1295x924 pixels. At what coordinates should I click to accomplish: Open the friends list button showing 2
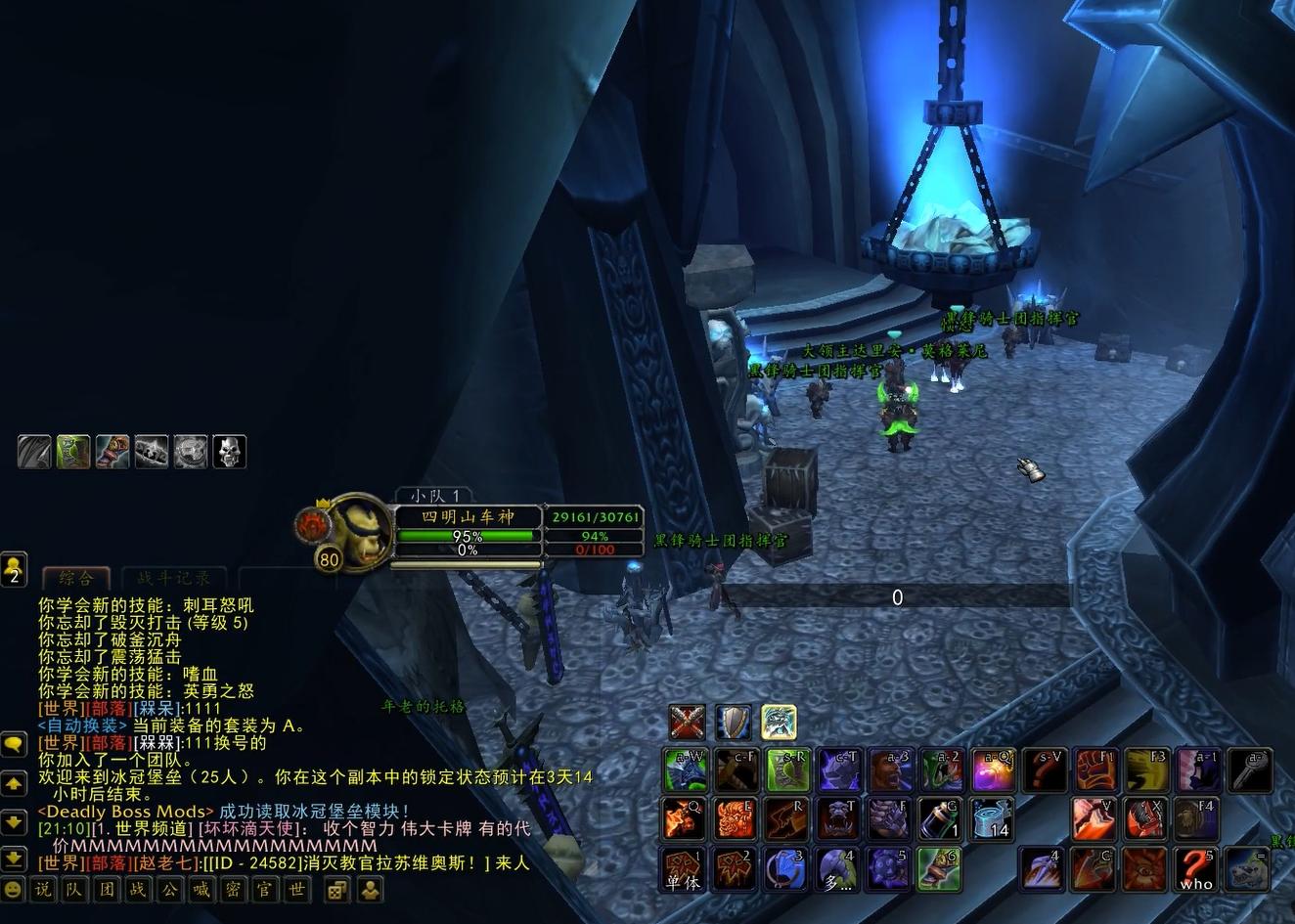(x=14, y=569)
